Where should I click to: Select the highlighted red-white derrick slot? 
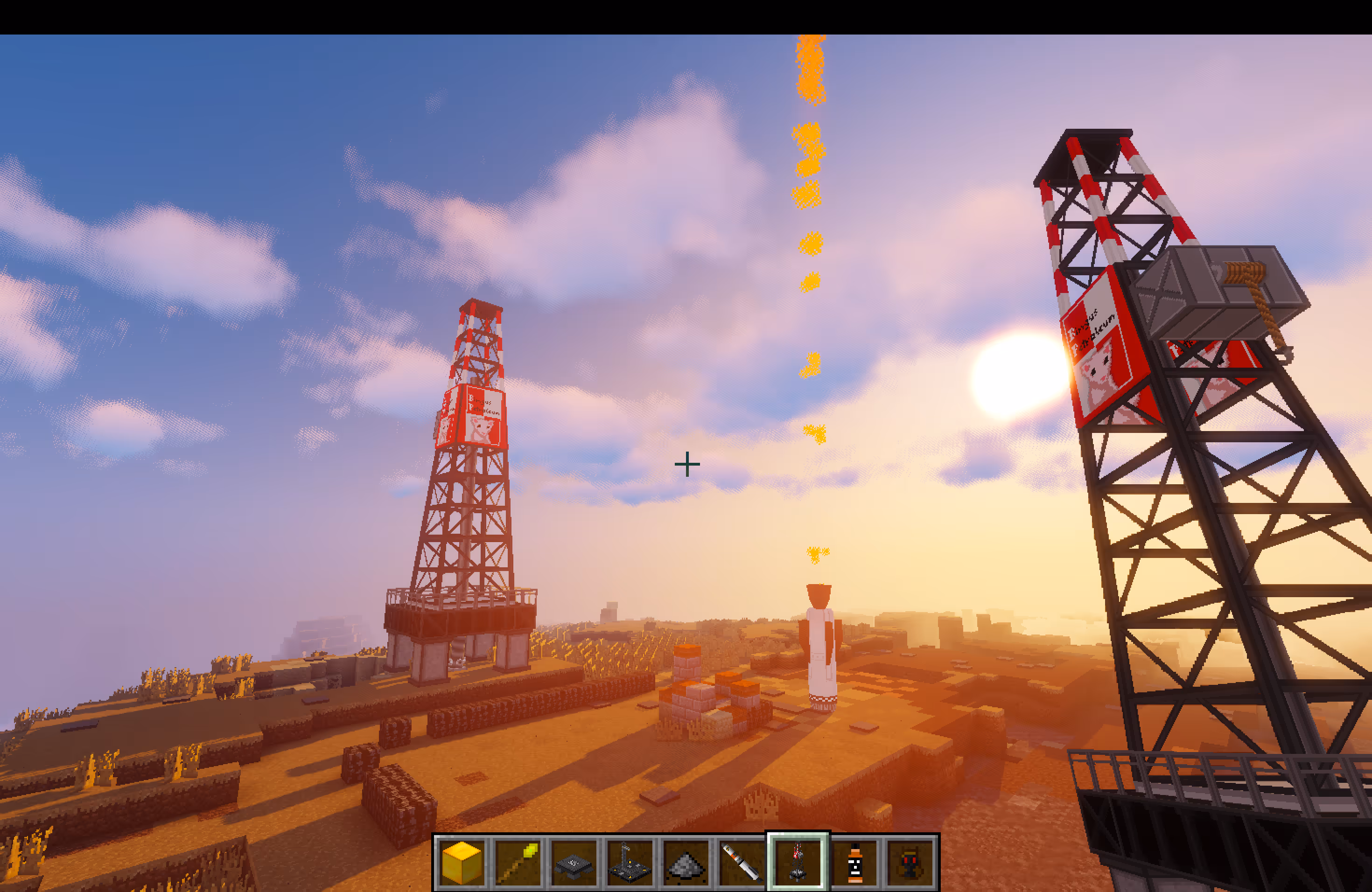click(x=797, y=862)
